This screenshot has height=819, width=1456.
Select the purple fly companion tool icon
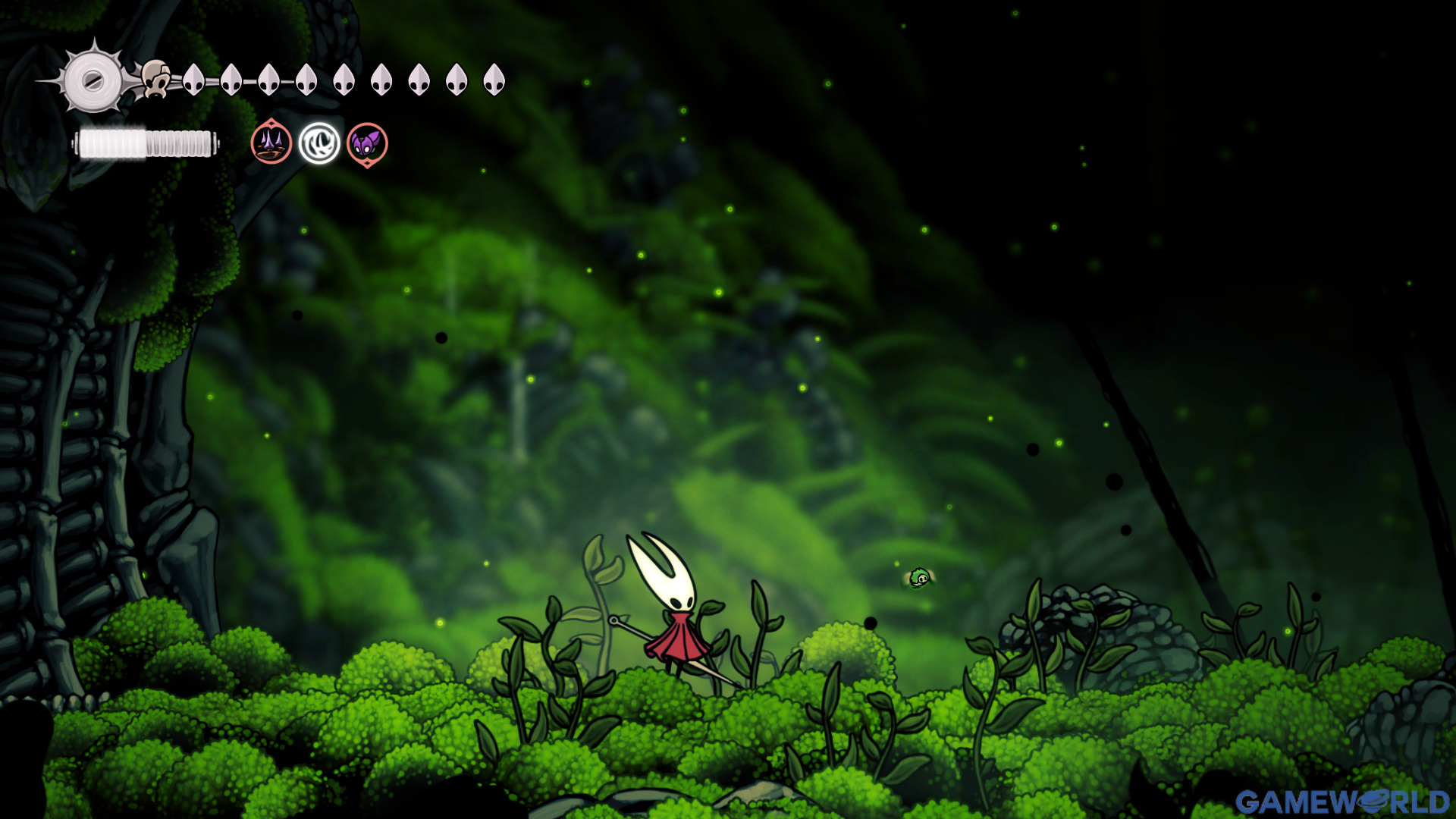[x=367, y=143]
